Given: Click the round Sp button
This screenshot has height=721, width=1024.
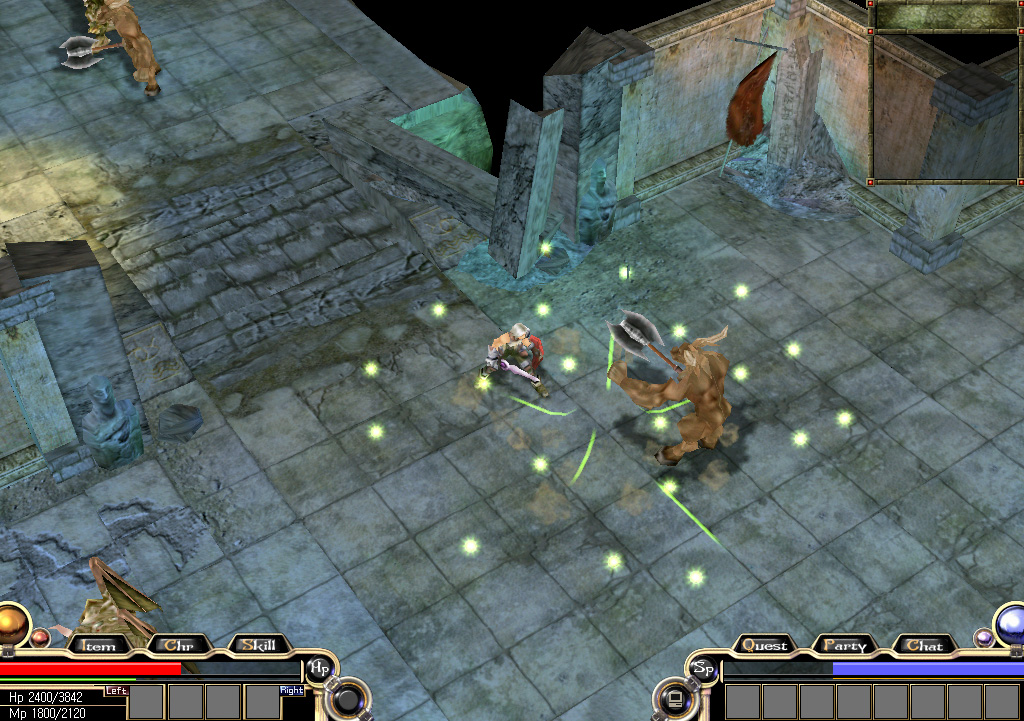Looking at the screenshot, I should [x=704, y=667].
